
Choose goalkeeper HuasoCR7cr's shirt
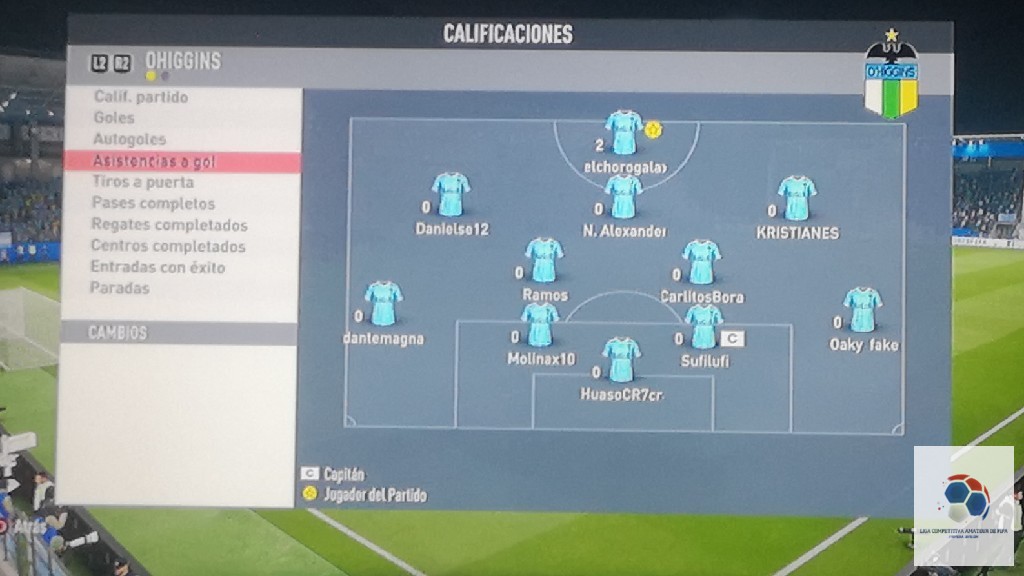[x=621, y=360]
